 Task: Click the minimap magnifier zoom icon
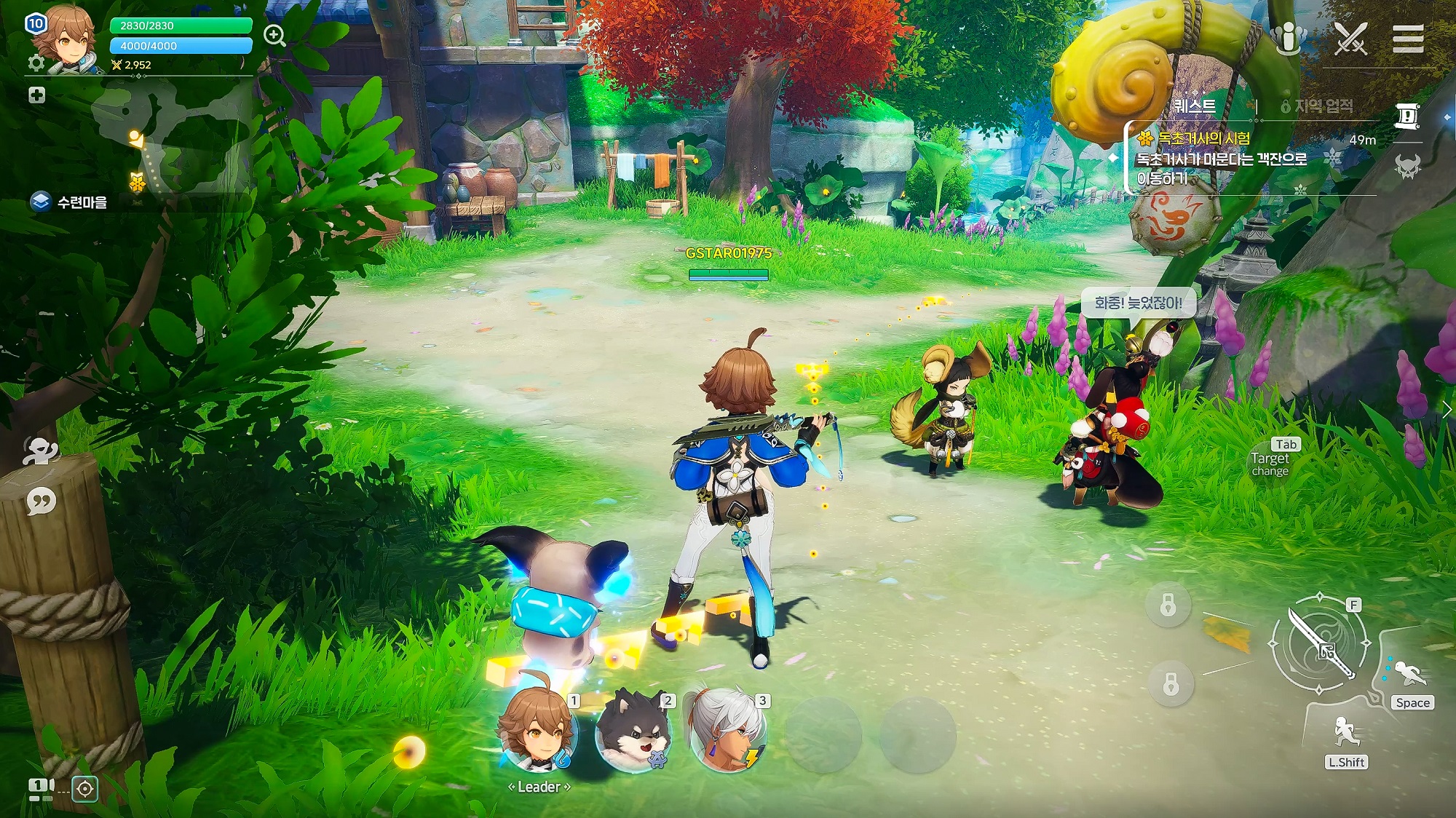point(274,35)
